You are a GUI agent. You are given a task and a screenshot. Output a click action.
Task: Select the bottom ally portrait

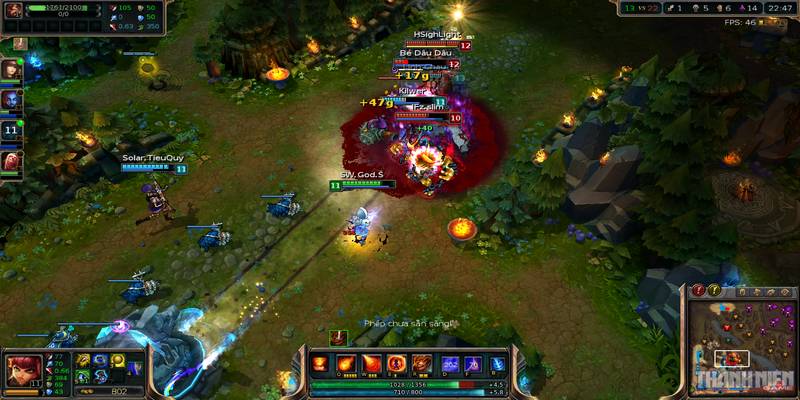pos(11,160)
